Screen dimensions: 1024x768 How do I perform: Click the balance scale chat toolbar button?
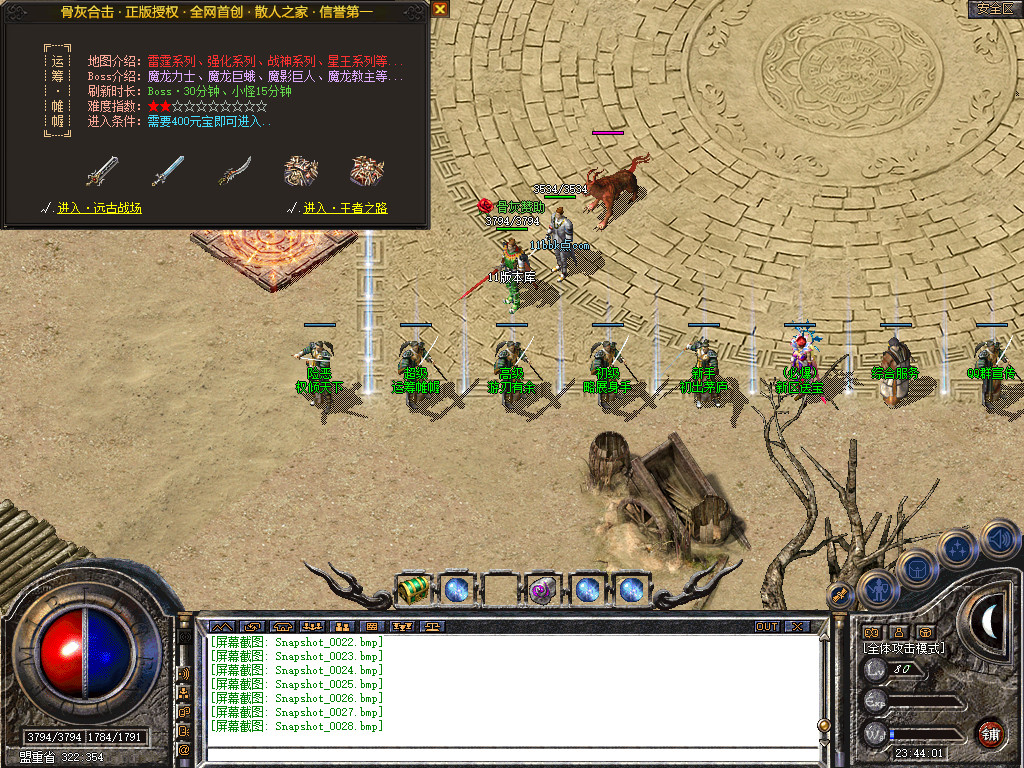click(x=433, y=626)
